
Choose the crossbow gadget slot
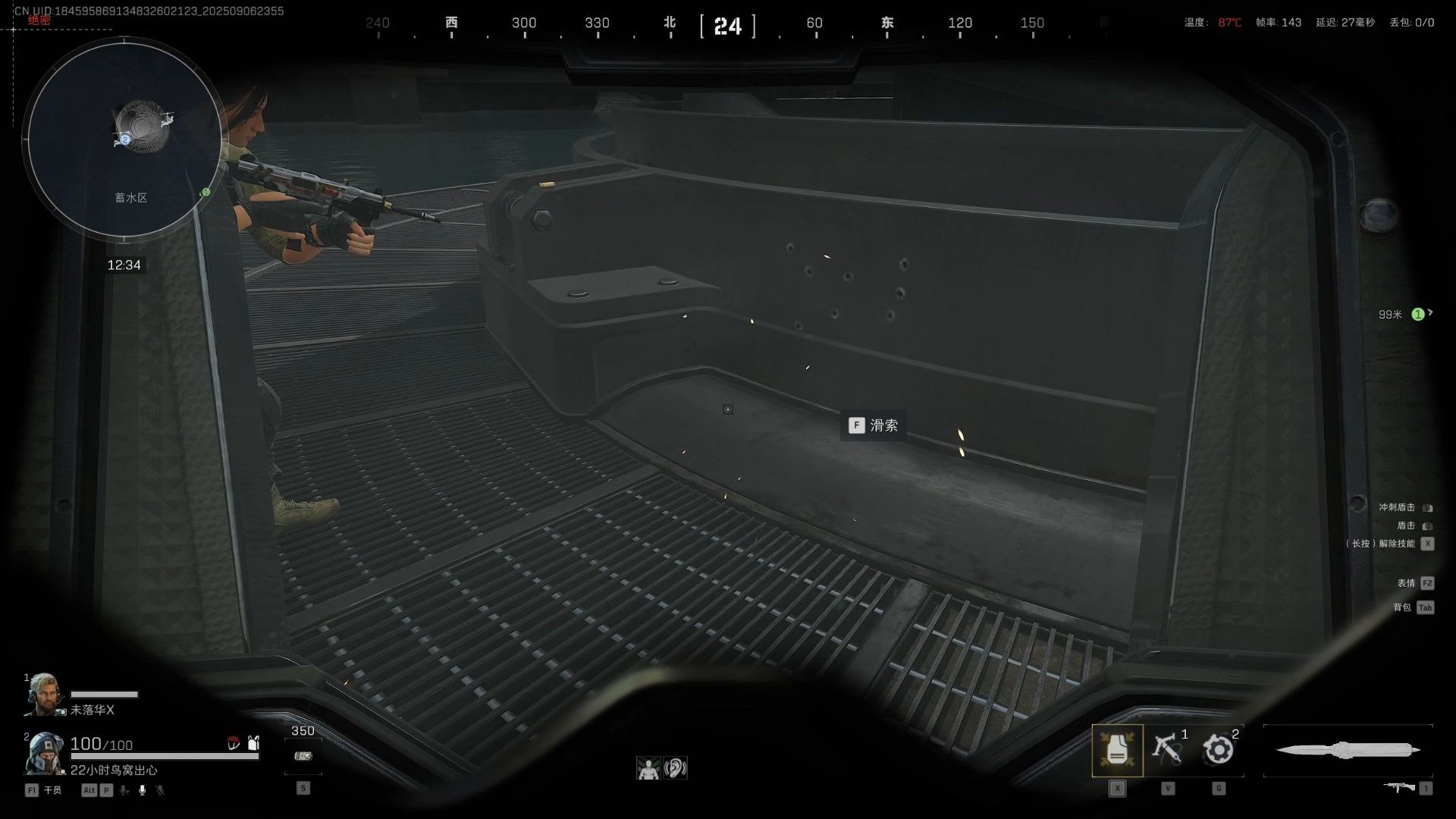1168,749
